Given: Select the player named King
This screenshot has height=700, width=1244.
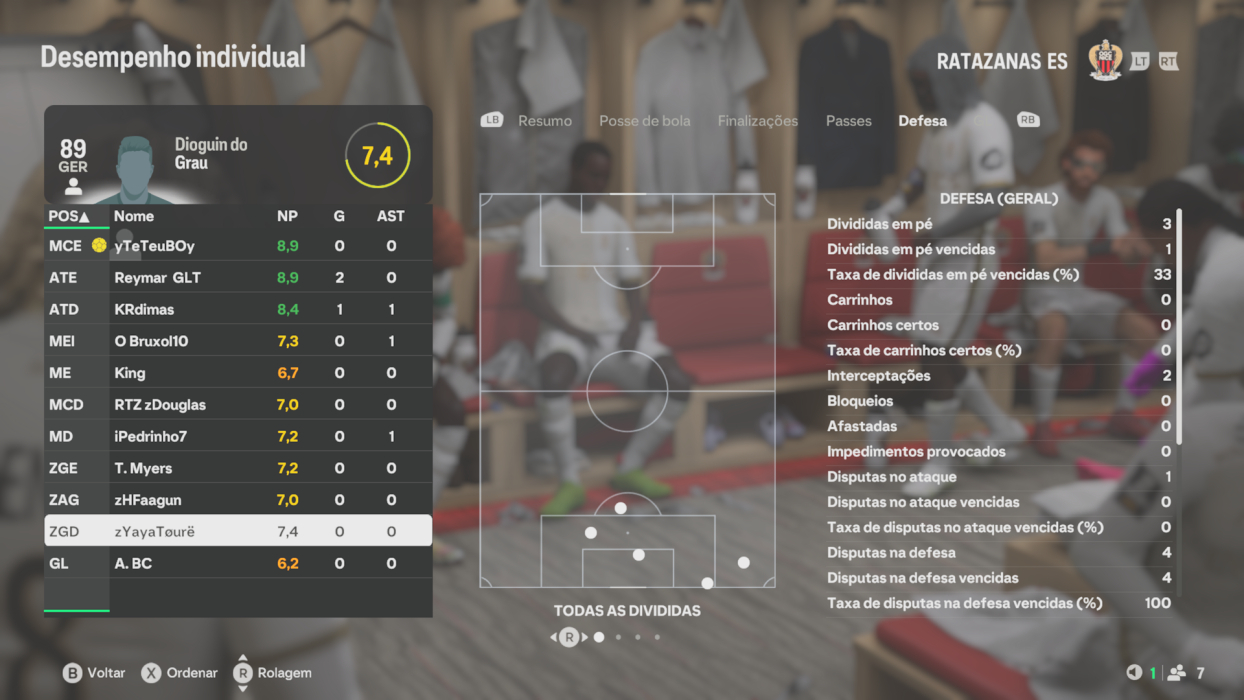Looking at the screenshot, I should tap(238, 373).
